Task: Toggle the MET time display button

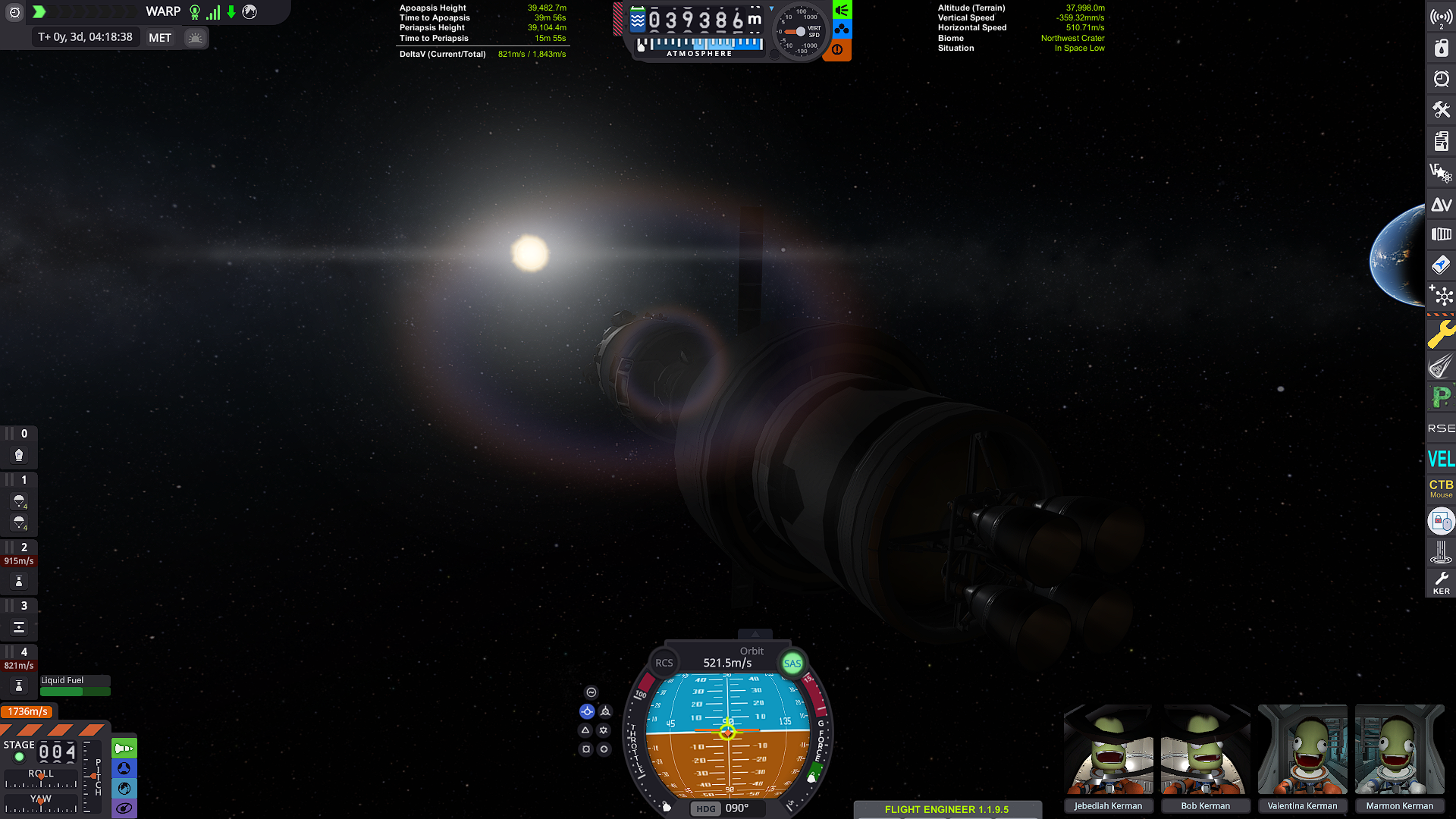Action: tap(160, 38)
